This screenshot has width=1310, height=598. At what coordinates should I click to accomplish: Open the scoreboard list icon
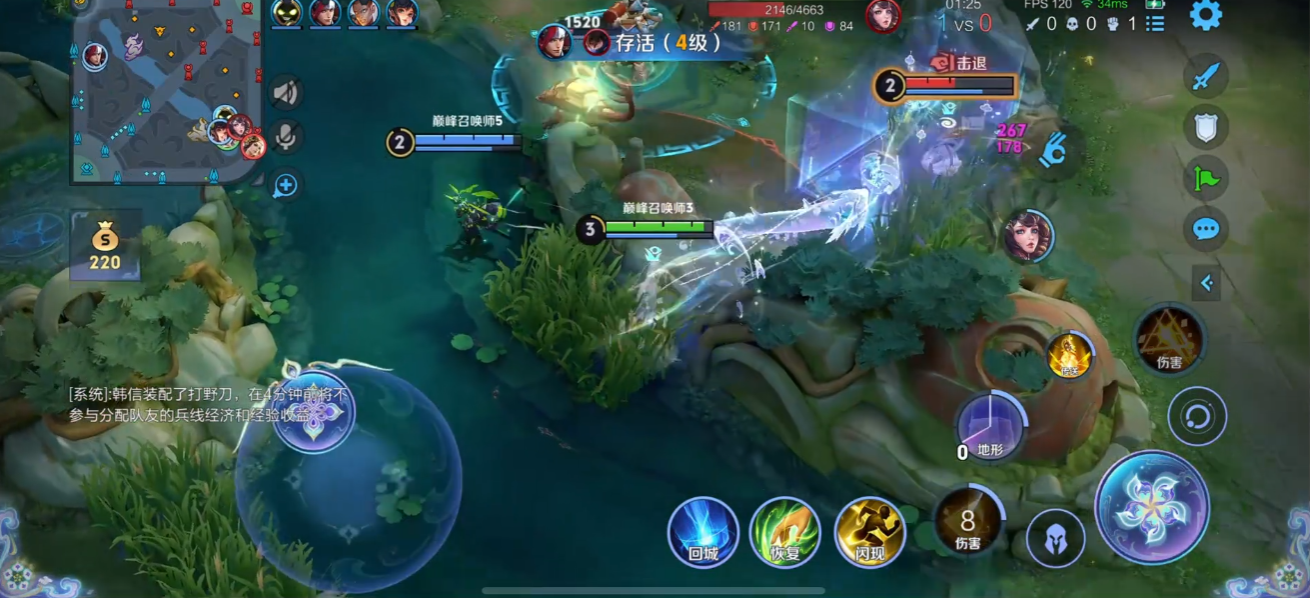pos(1155,22)
